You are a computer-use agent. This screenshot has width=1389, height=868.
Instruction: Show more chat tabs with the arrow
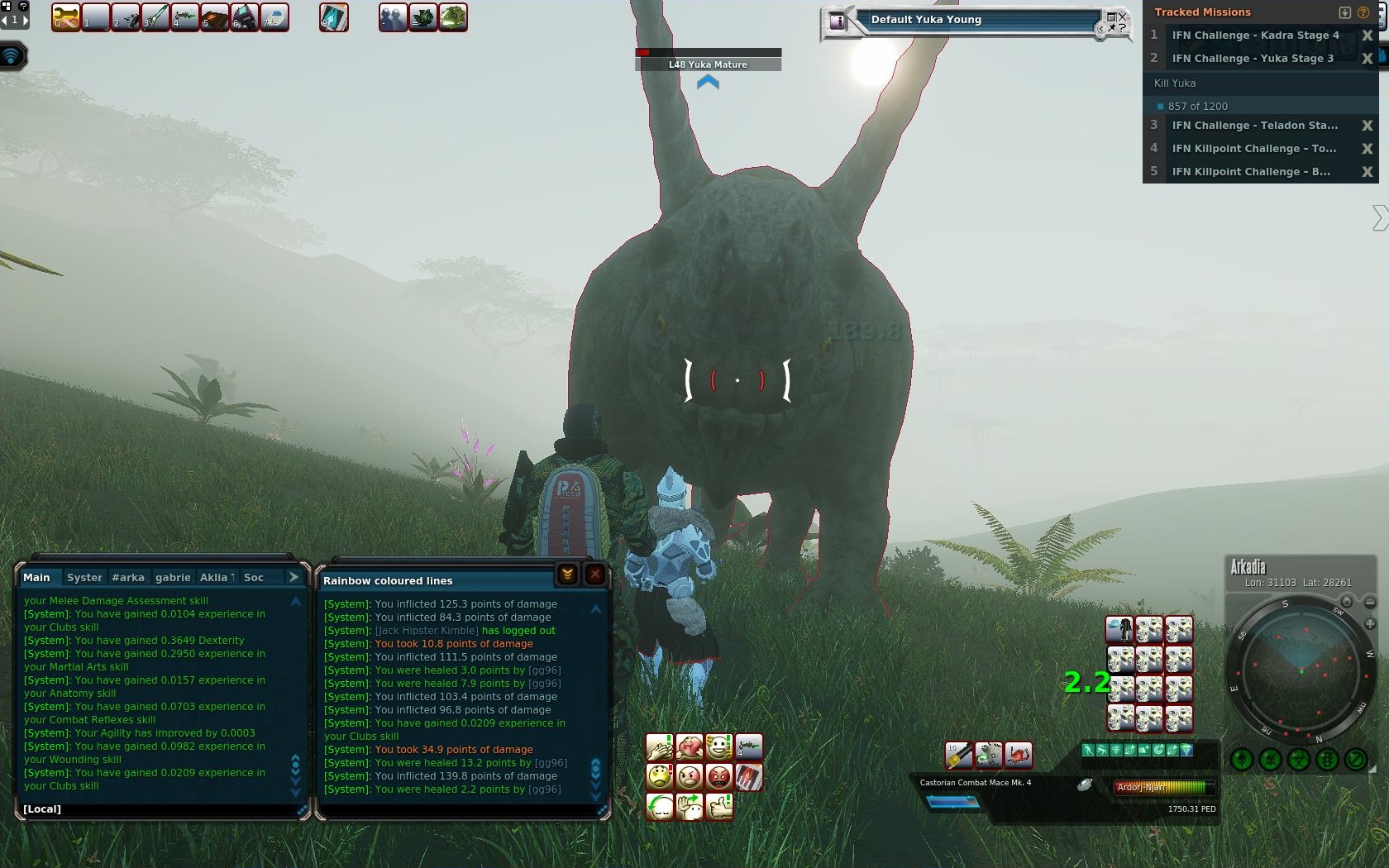(x=294, y=577)
